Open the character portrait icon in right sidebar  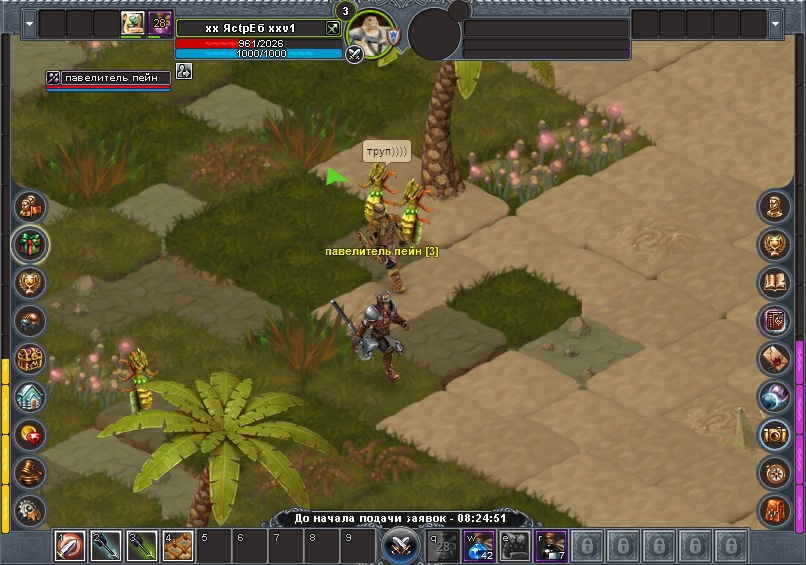coord(775,207)
